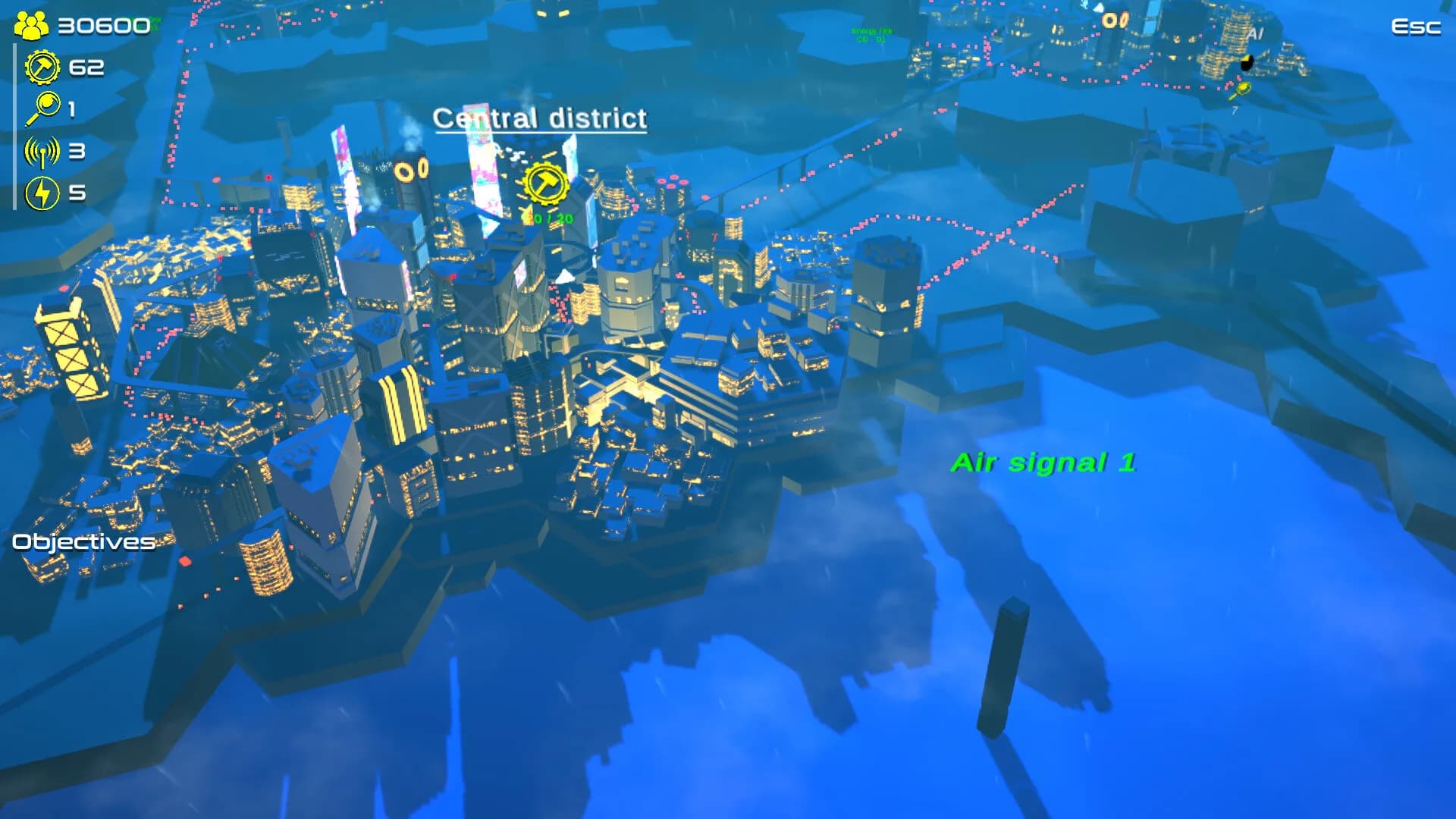Toggle the Air signal 1 marker
This screenshot has height=819, width=1456.
1044,461
